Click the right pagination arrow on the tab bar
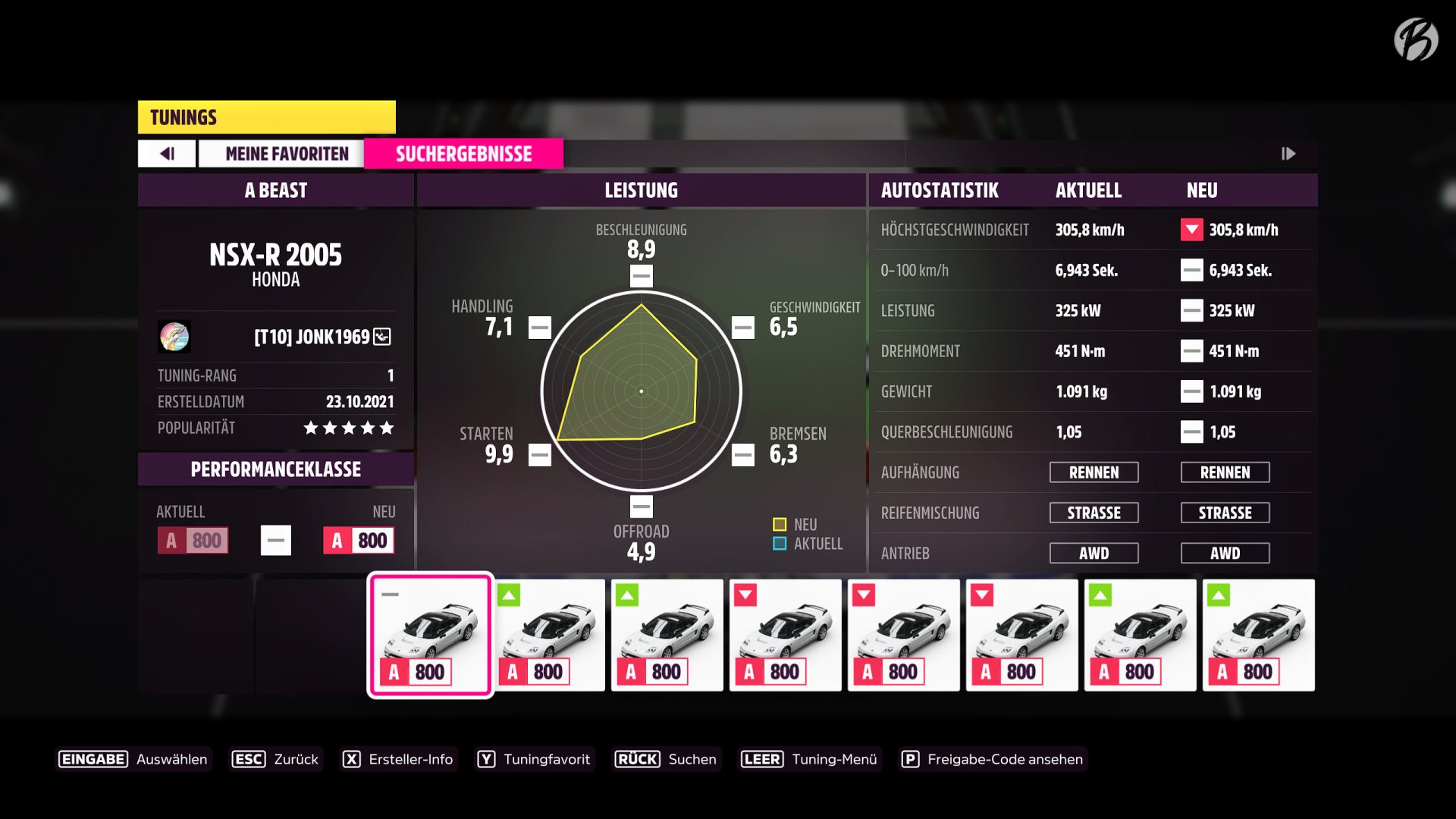 1289,153
